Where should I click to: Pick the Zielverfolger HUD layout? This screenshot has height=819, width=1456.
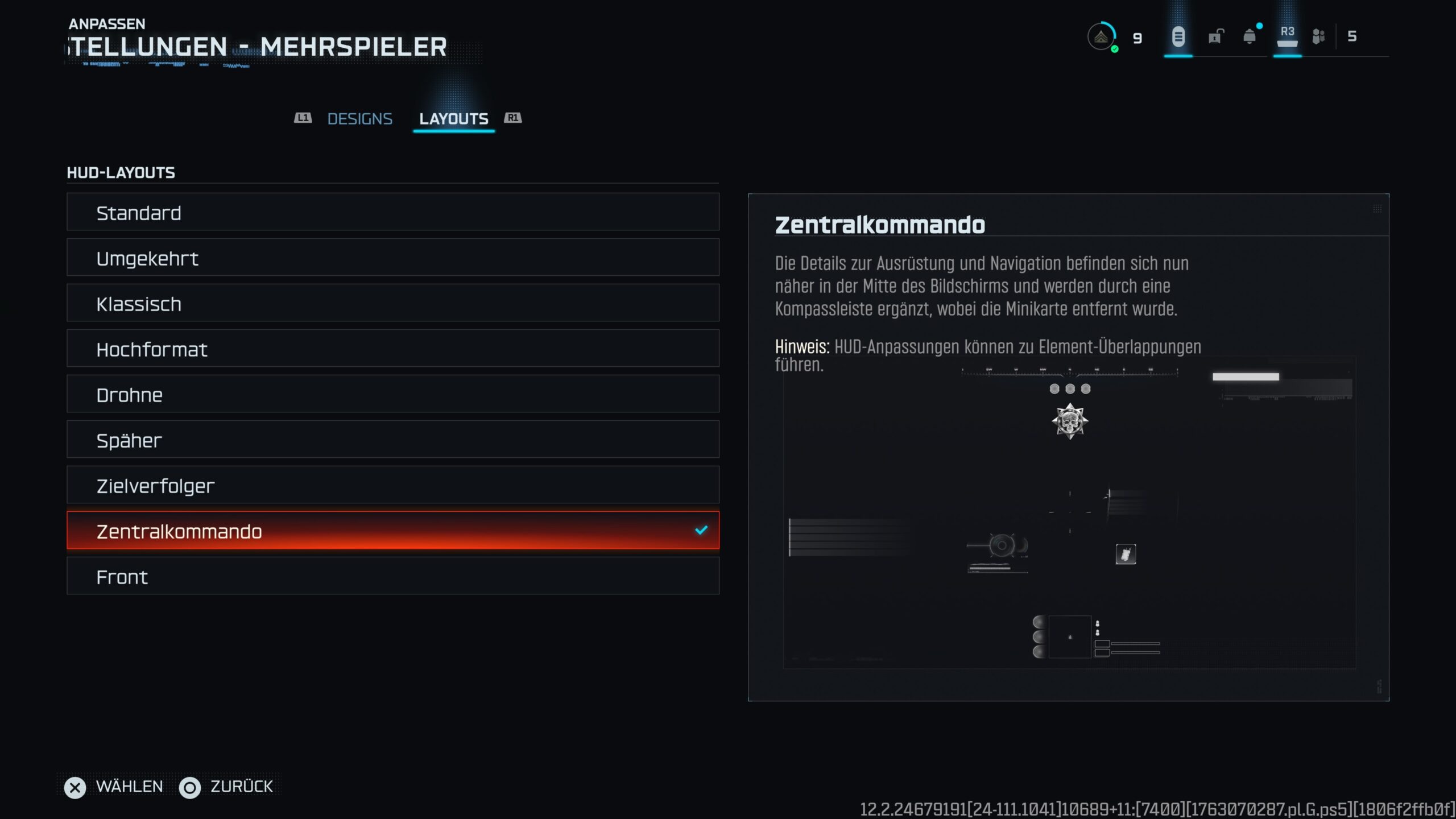tap(392, 485)
